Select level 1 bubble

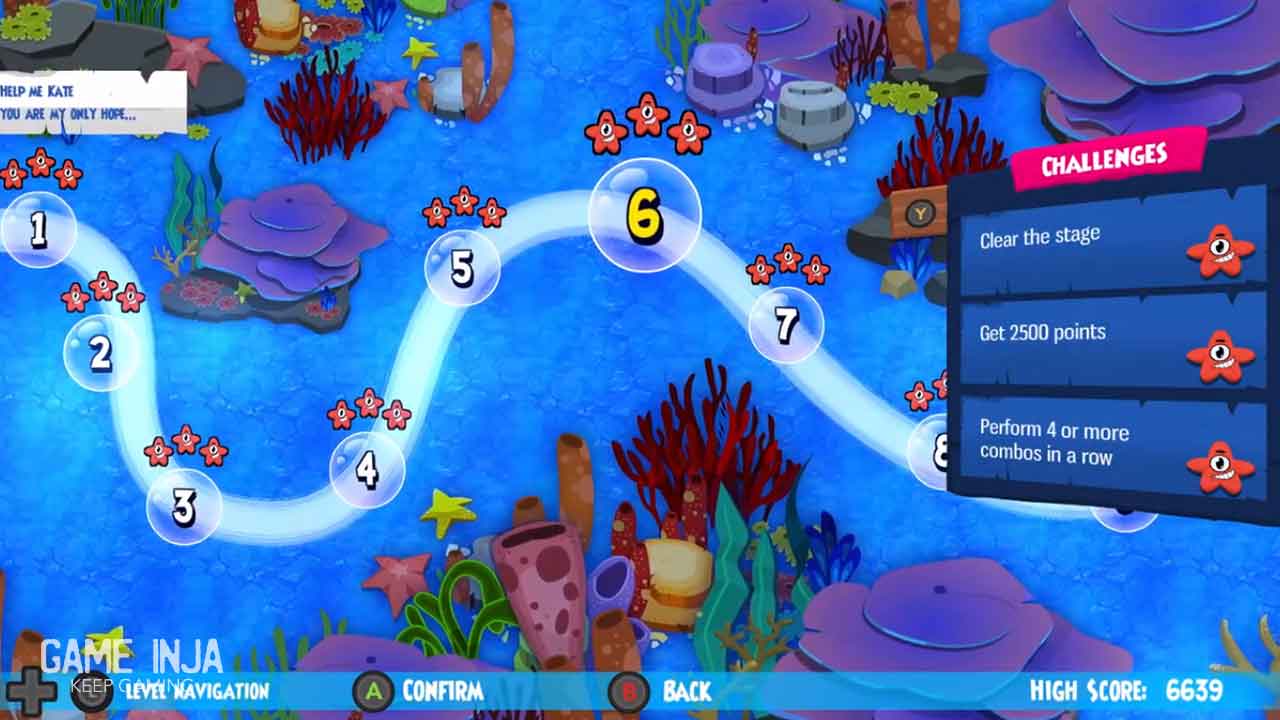coord(38,230)
